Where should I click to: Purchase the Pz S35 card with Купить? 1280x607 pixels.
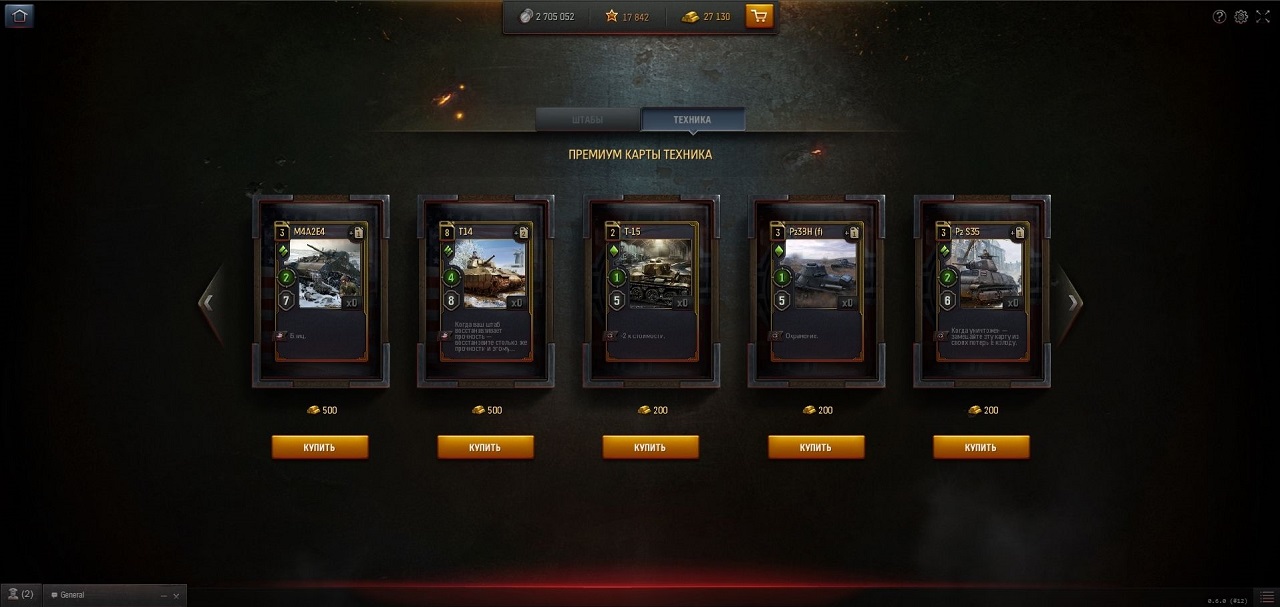pyautogui.click(x=981, y=447)
